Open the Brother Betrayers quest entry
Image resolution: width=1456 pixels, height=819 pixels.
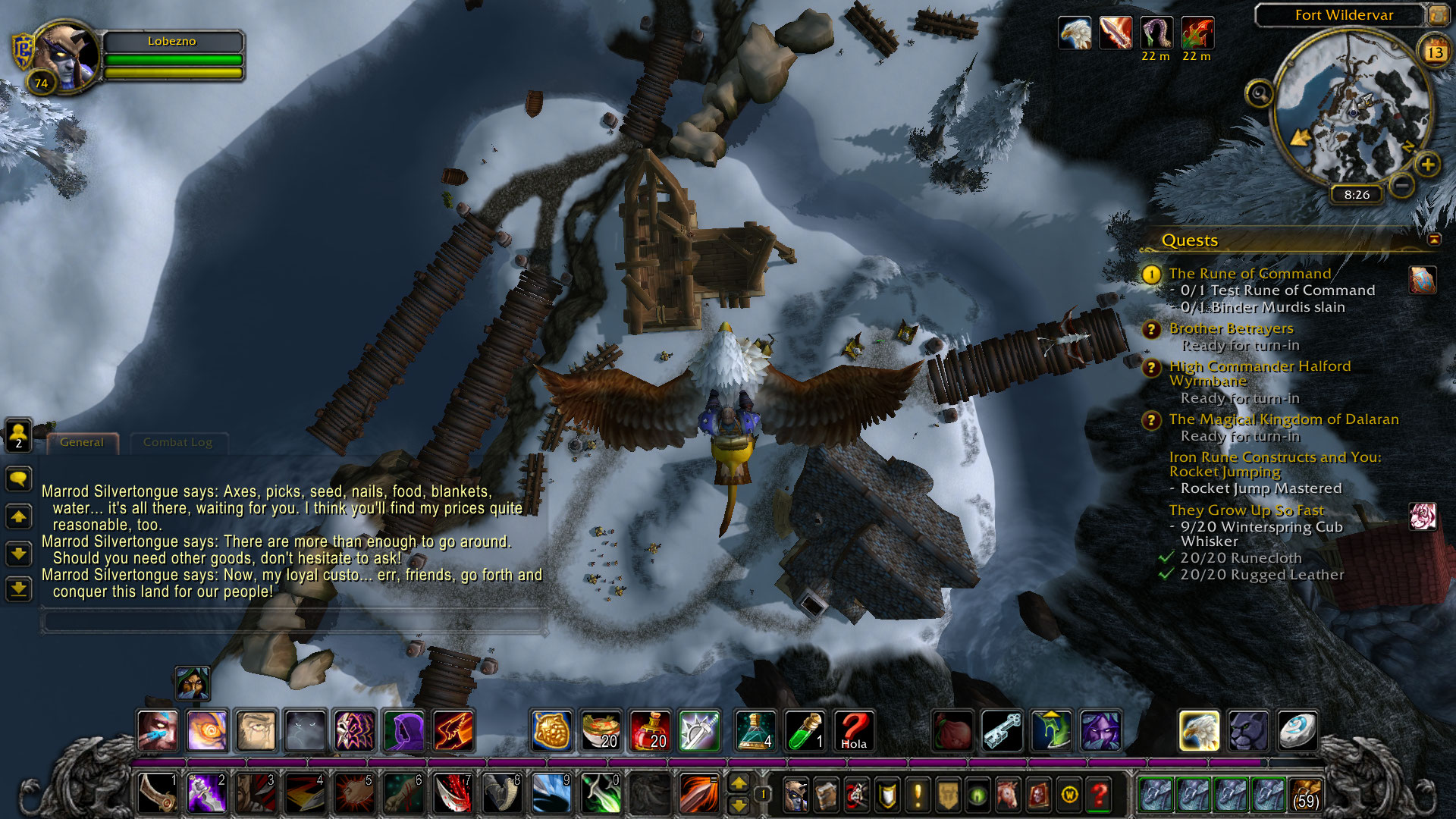pos(1231,328)
